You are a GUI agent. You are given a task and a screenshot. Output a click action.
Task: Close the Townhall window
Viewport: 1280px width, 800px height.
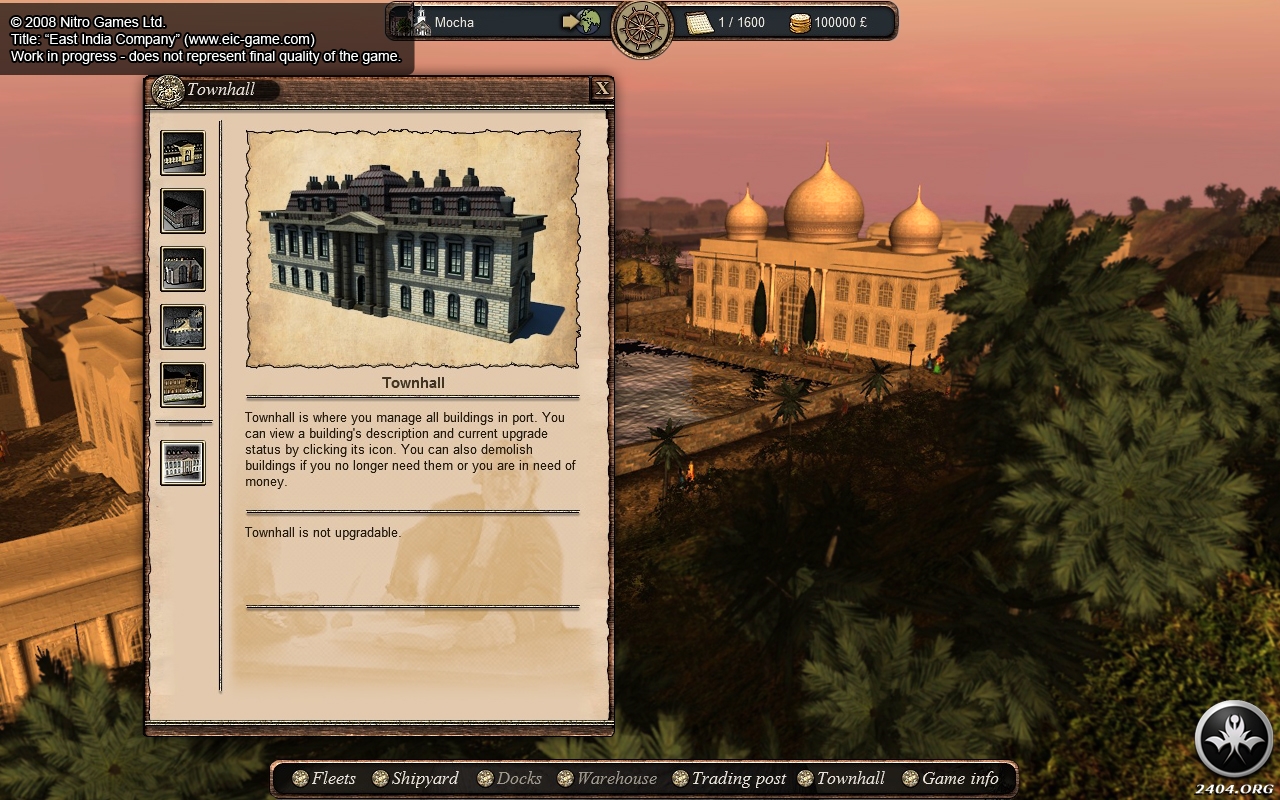[x=602, y=89]
